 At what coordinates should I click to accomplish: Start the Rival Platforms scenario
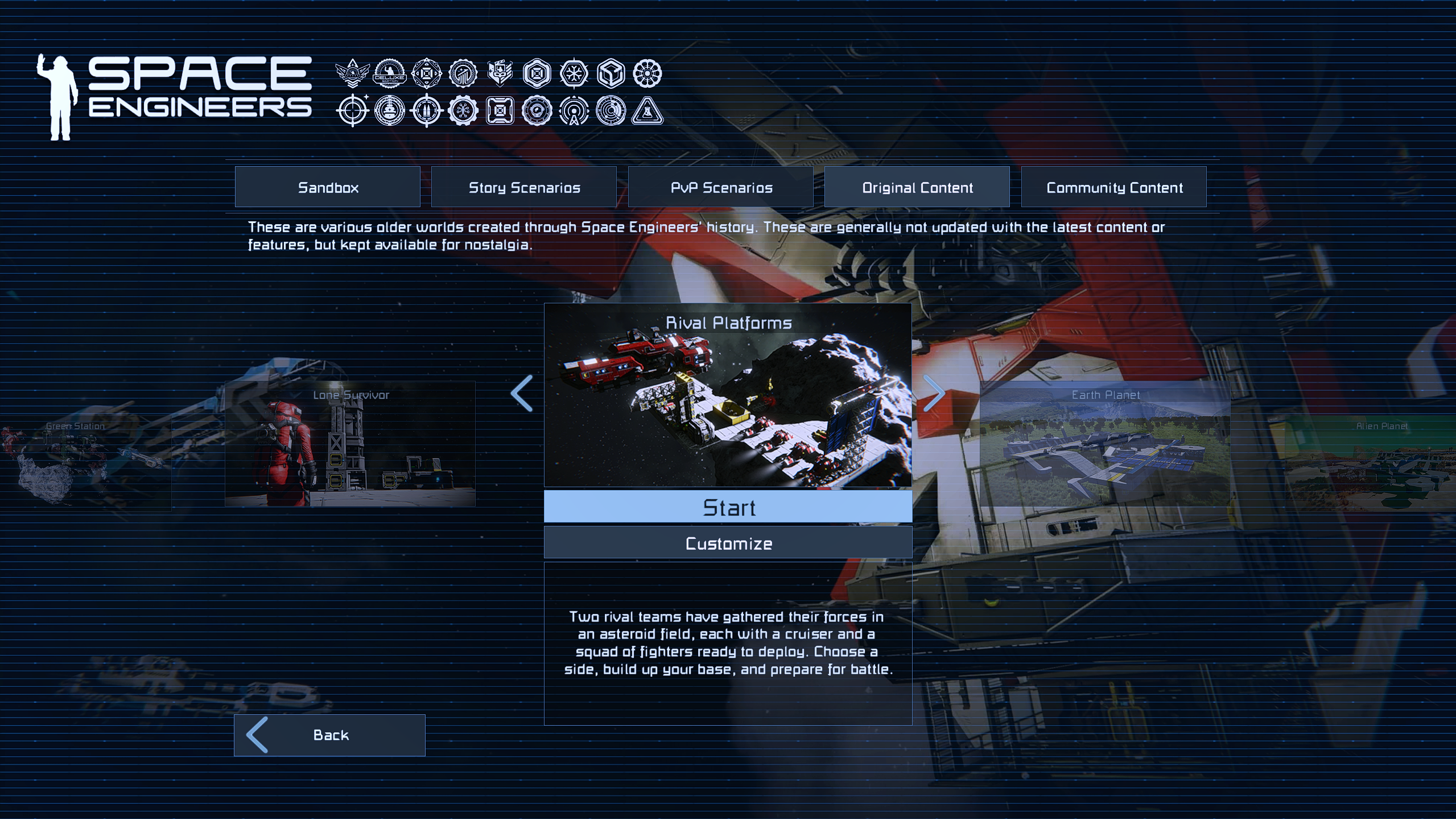(728, 507)
